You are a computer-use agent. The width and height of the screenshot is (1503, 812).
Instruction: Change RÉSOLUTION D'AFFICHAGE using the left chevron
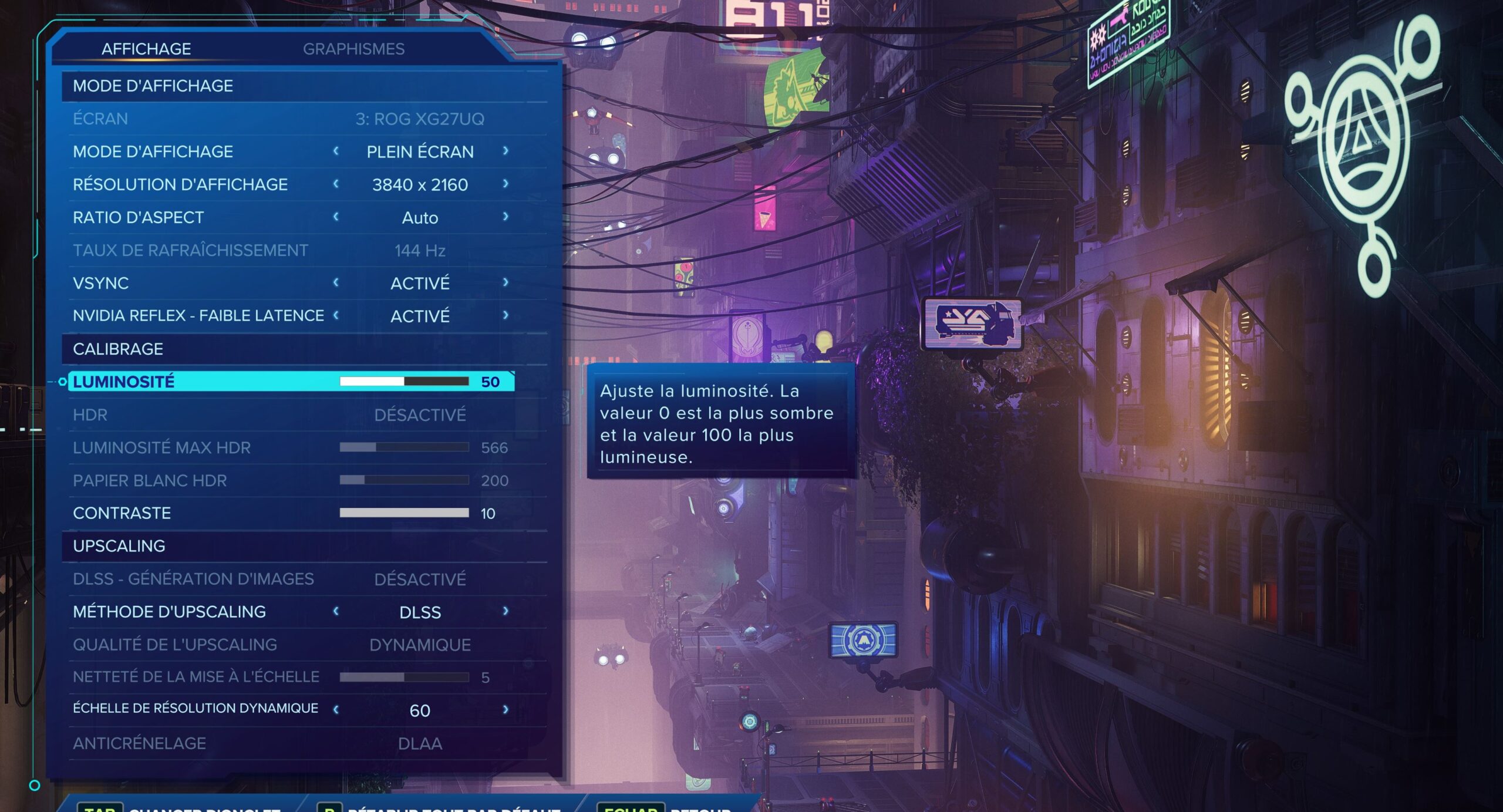(x=337, y=184)
